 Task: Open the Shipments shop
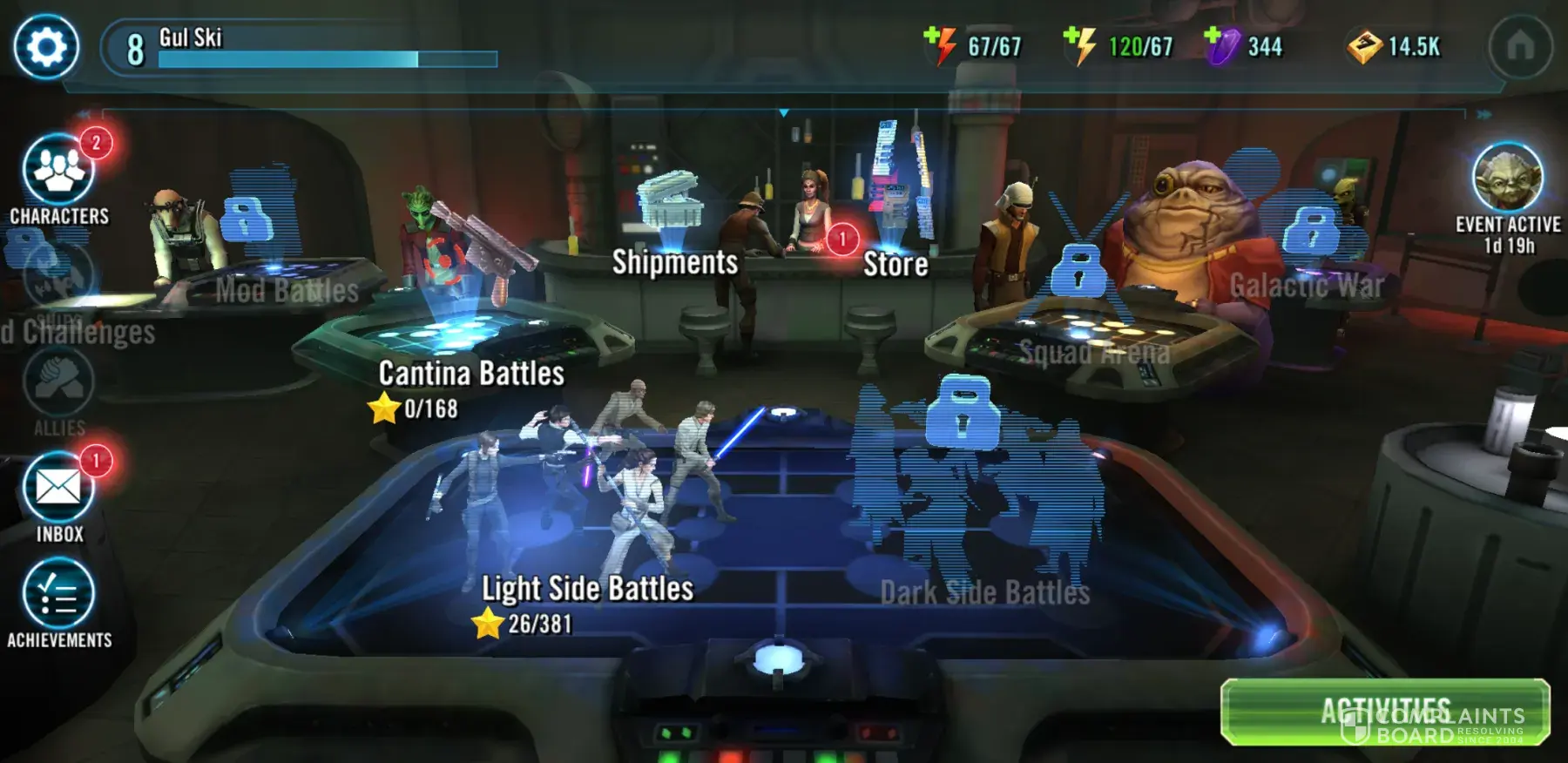[x=674, y=261]
